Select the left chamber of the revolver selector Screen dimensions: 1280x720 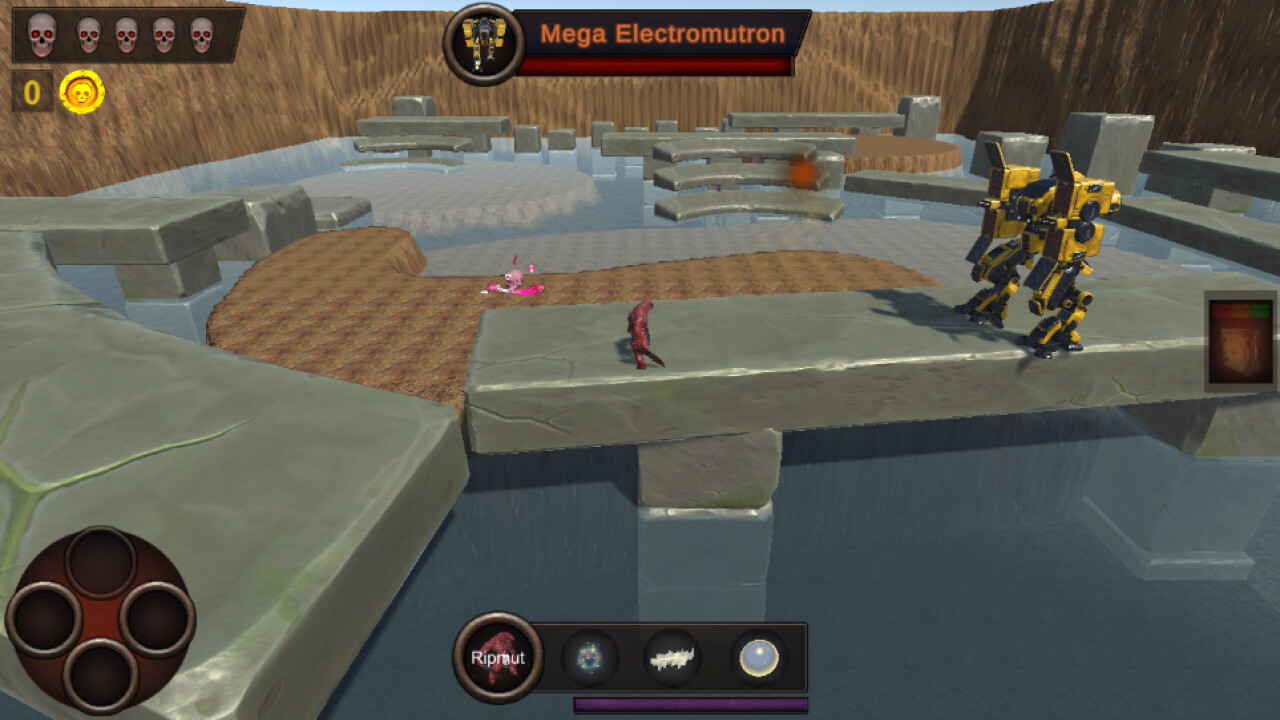click(46, 618)
